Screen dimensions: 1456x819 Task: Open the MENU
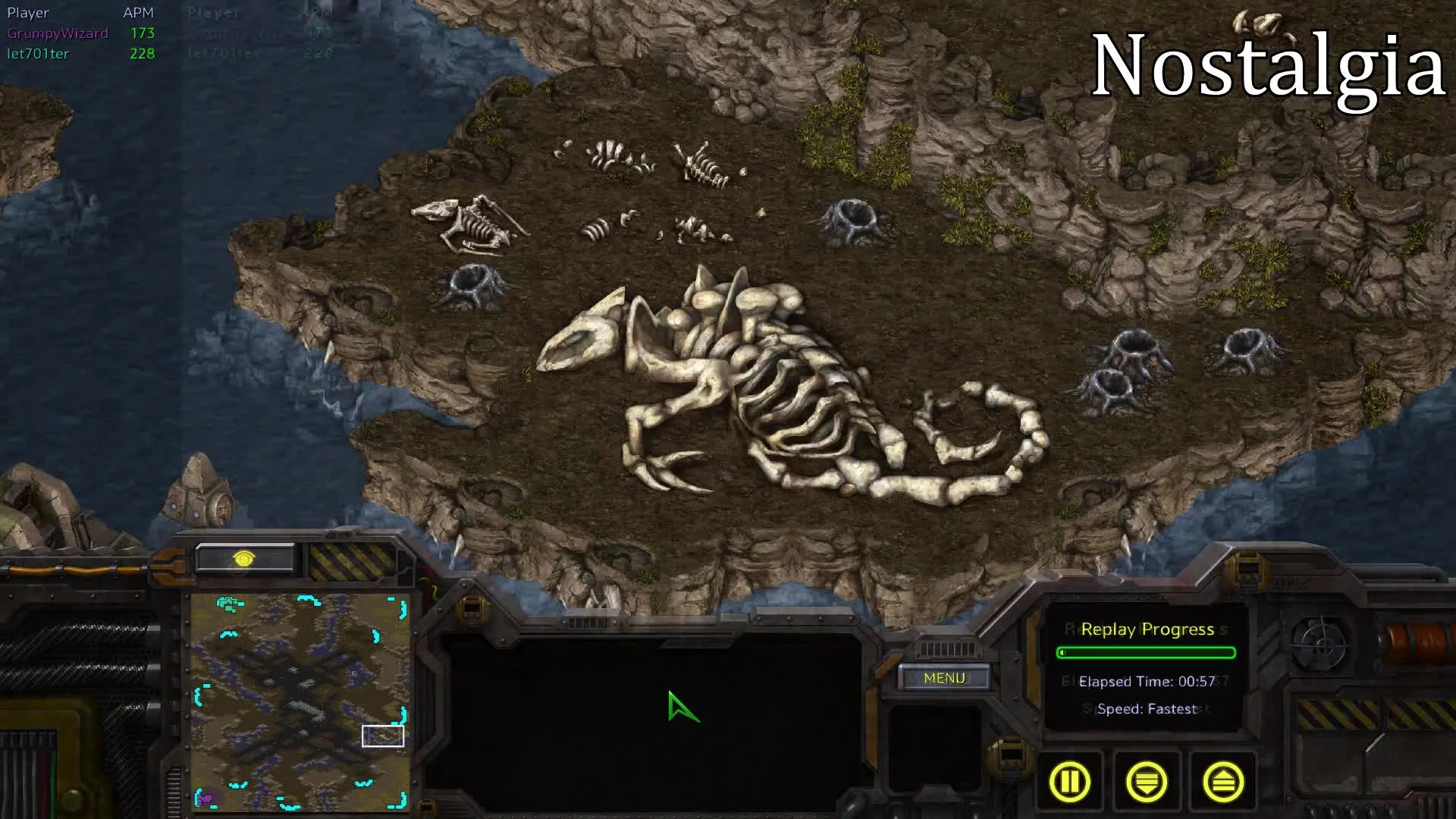pos(945,677)
